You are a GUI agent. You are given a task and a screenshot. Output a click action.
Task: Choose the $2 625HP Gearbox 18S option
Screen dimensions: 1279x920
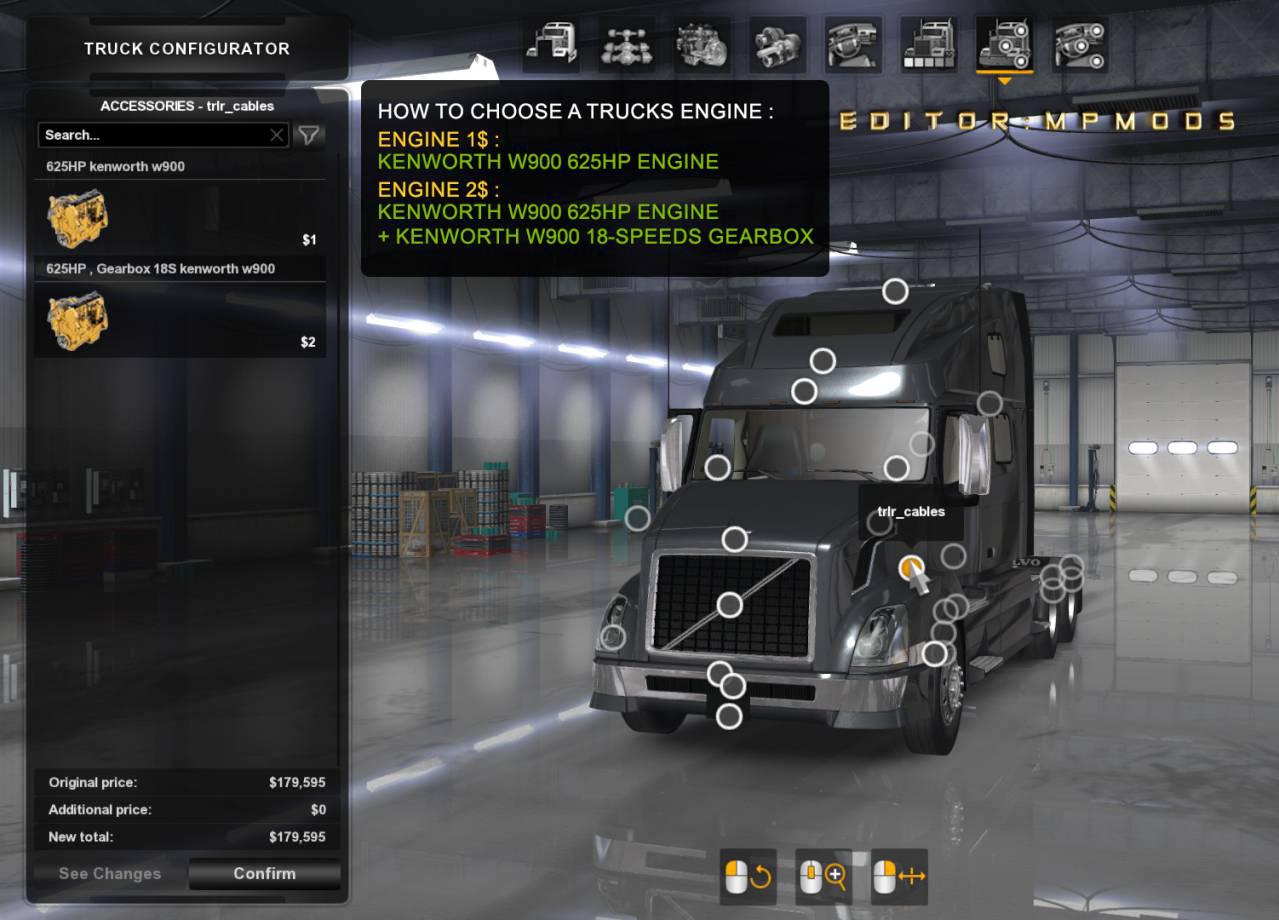180,321
